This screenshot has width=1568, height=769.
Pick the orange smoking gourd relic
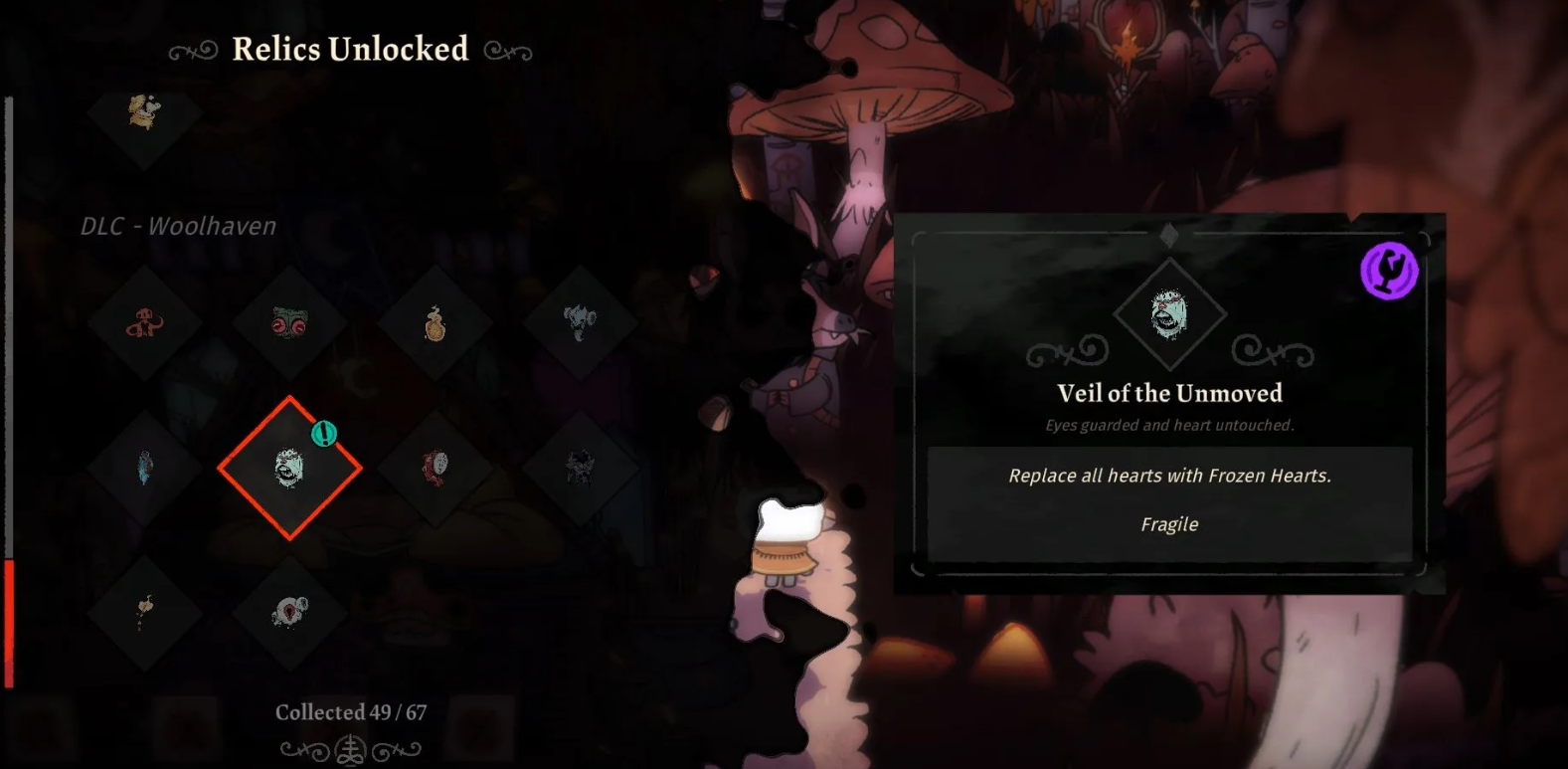(x=435, y=323)
